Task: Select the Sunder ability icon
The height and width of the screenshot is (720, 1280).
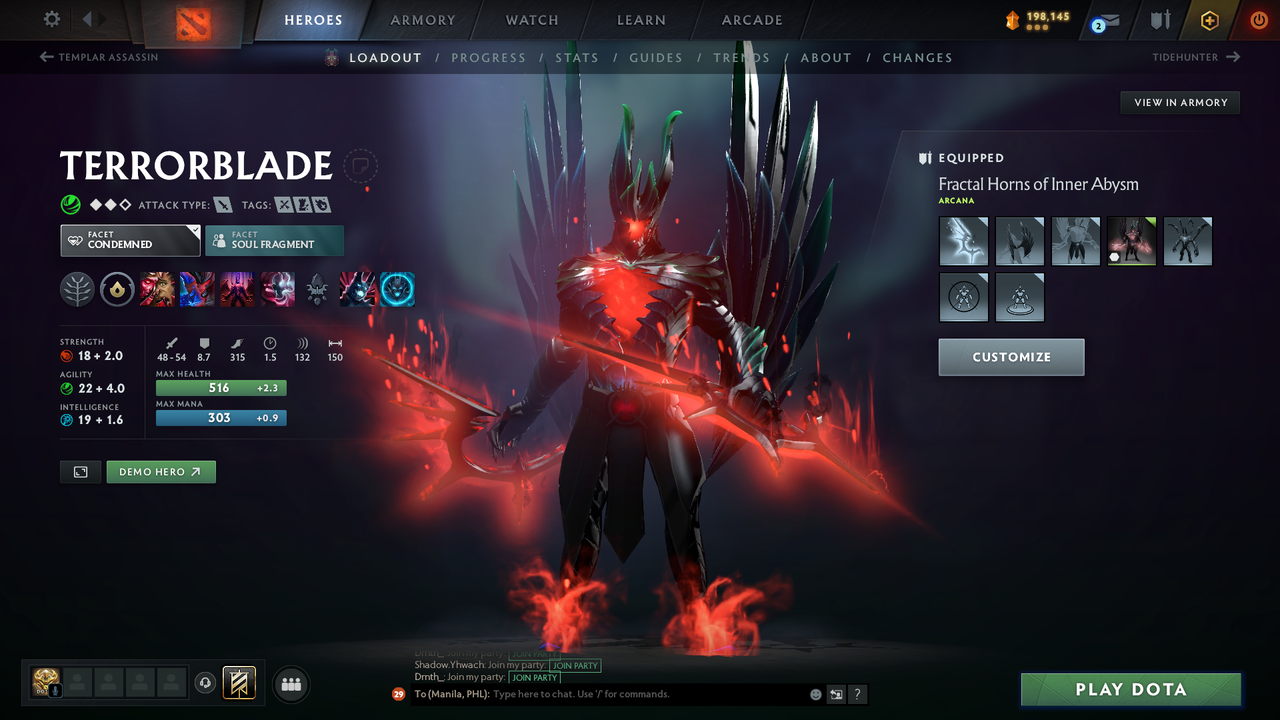Action: [277, 289]
